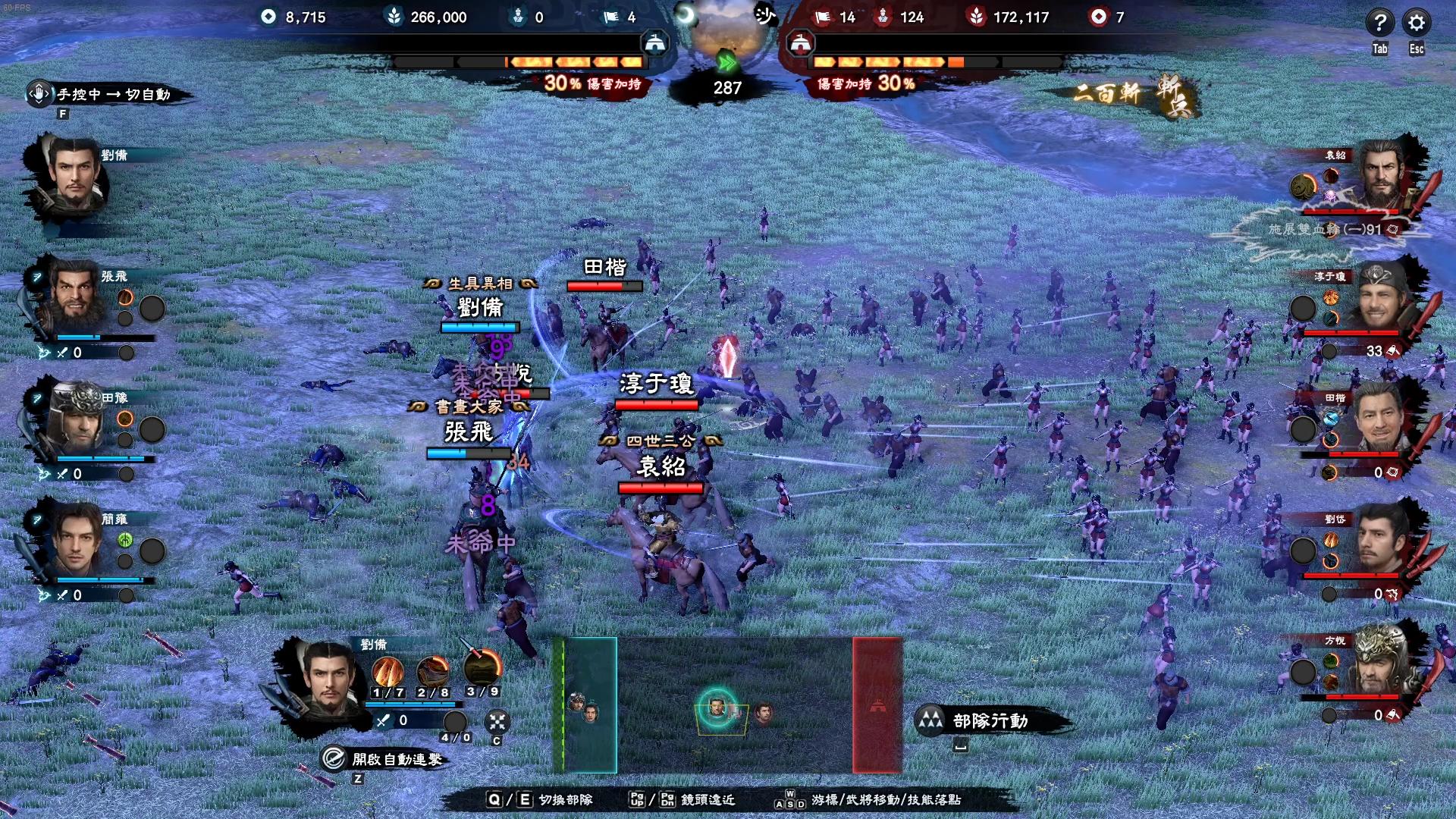Click the crossed-arrows scatter formation icon
The width and height of the screenshot is (1456, 819).
click(497, 721)
